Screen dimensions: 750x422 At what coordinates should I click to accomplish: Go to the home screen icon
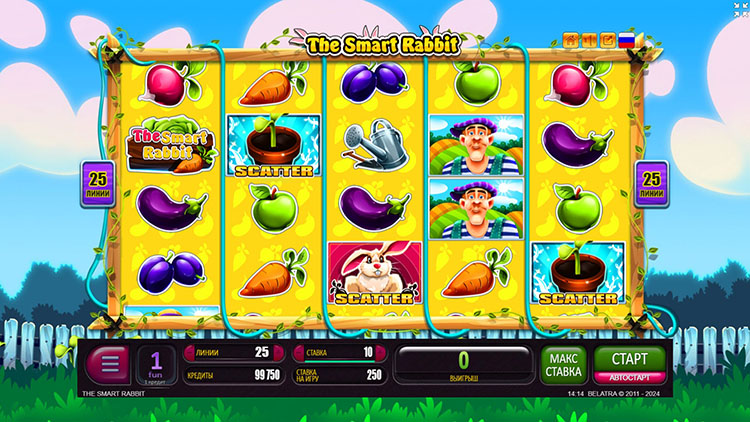tap(571, 40)
